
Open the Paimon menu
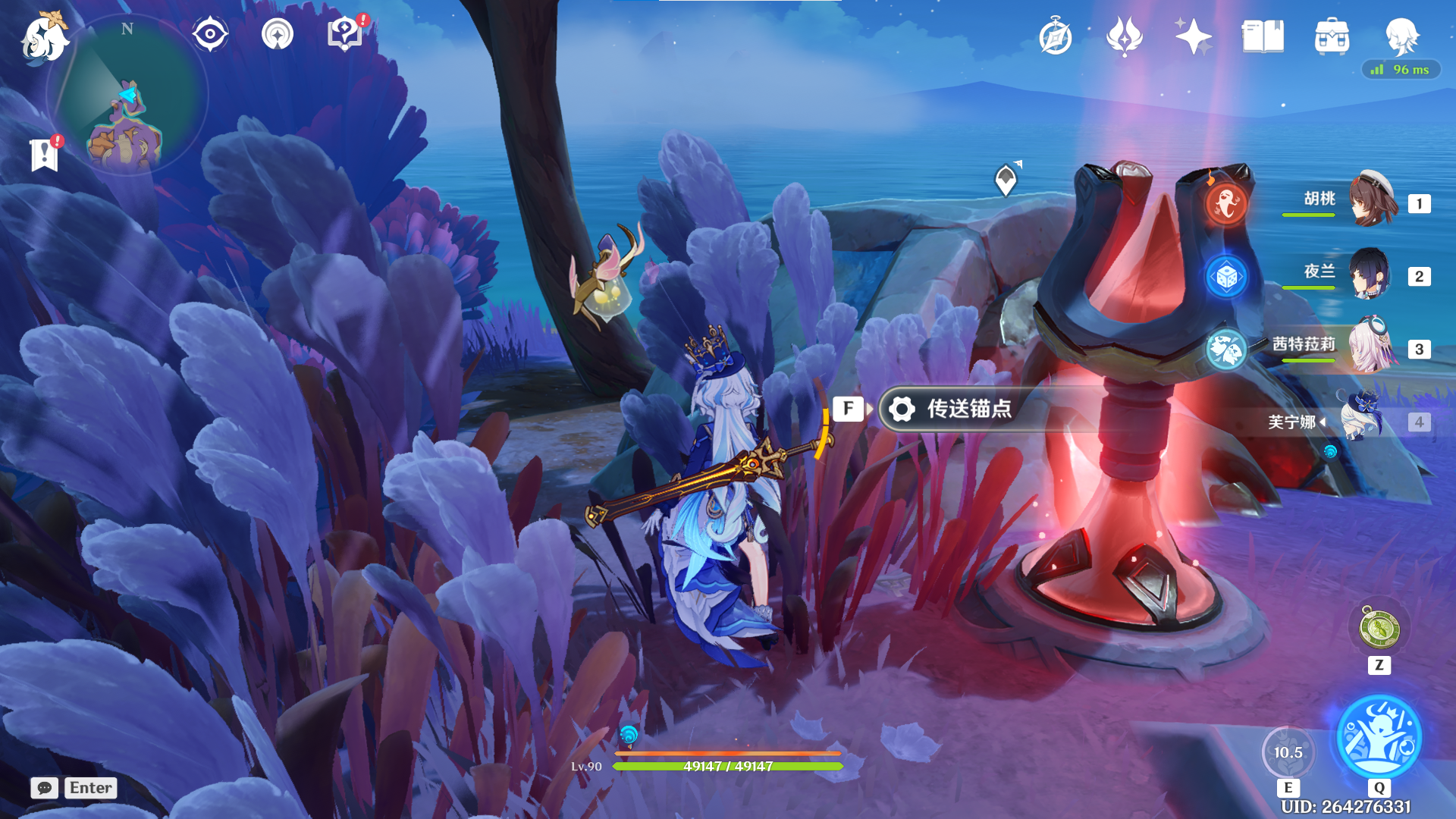click(x=44, y=38)
